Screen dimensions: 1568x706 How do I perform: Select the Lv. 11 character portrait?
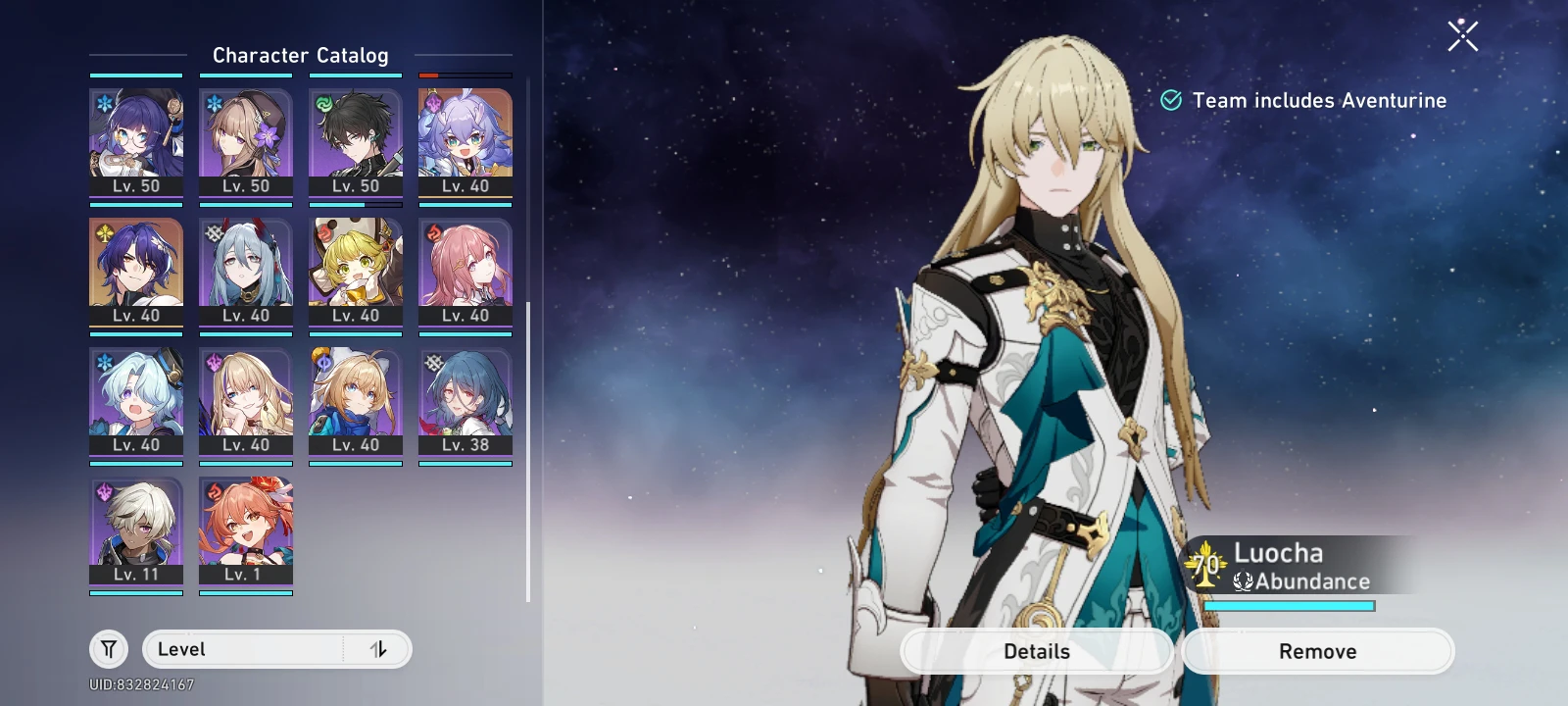[136, 527]
